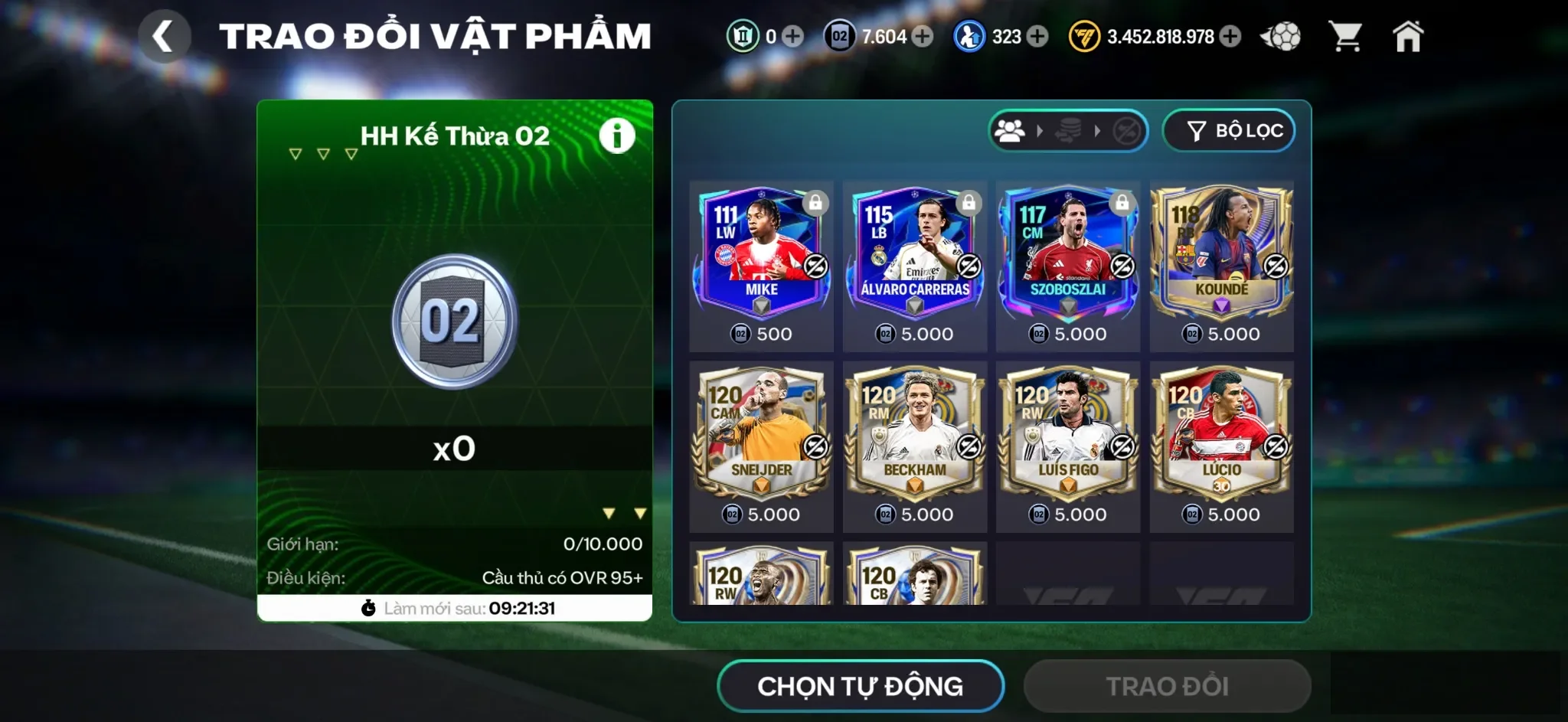Go to home screen via house icon
This screenshot has width=1568, height=722.
1410,35
